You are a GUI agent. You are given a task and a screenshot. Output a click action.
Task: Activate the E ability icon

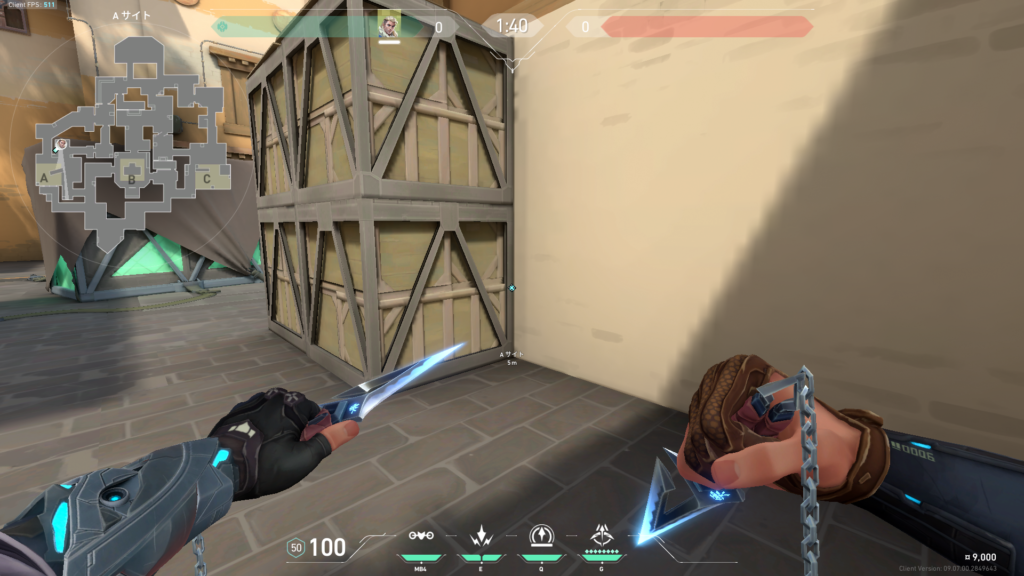(x=480, y=536)
